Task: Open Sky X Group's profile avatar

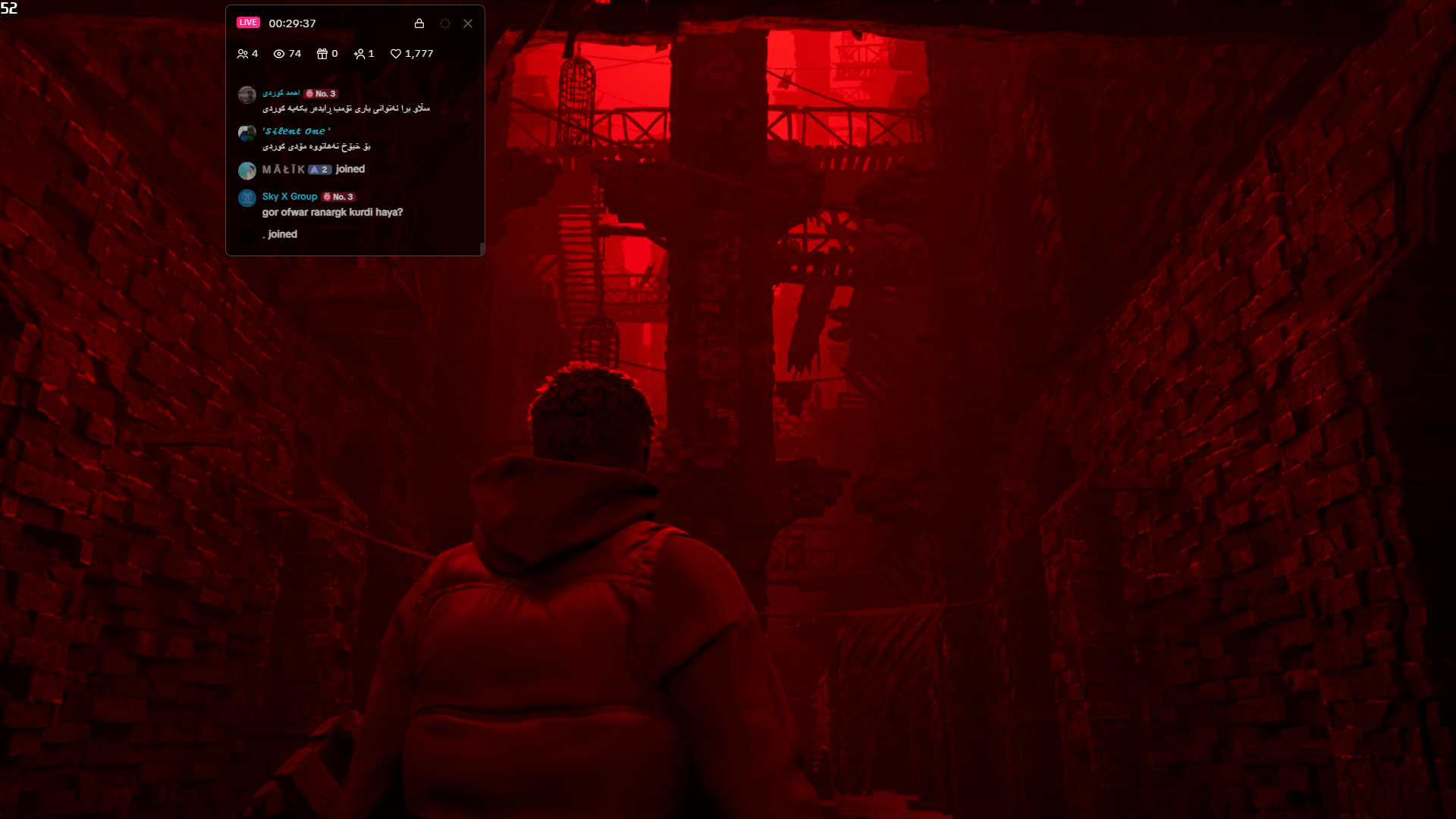Action: coord(246,198)
